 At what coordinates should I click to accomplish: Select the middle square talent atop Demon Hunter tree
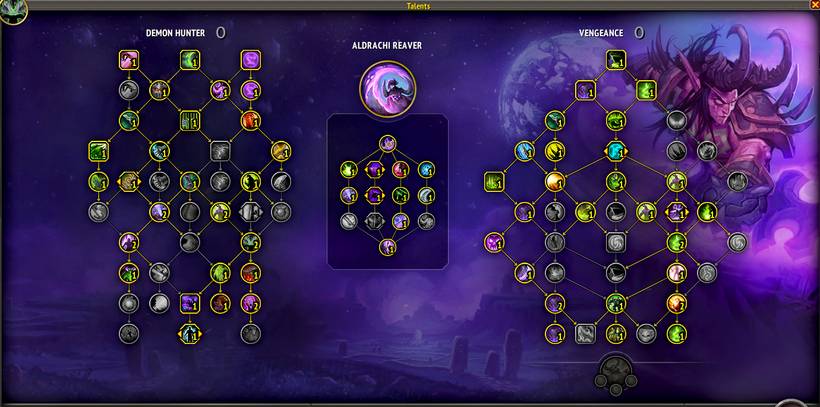point(189,61)
